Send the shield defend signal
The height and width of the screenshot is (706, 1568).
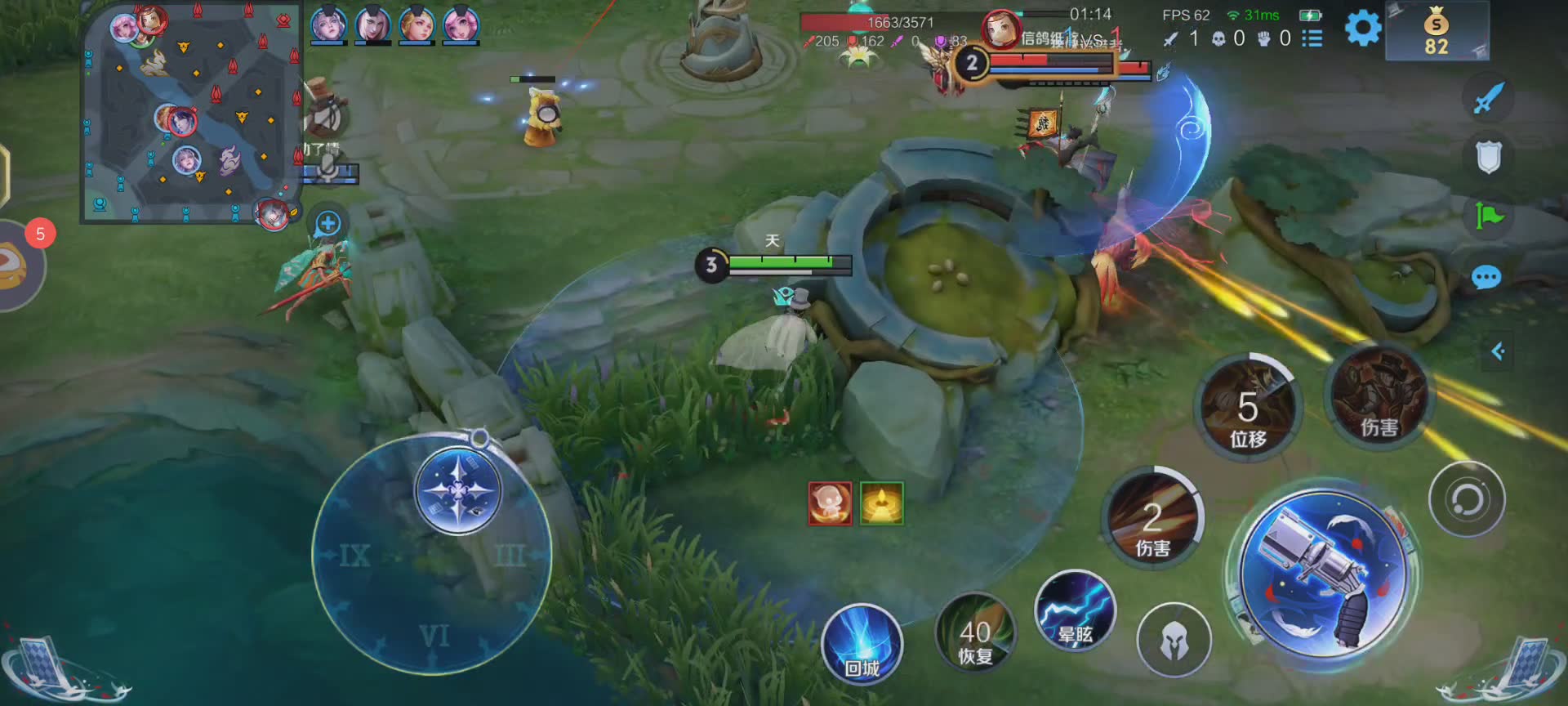1489,157
